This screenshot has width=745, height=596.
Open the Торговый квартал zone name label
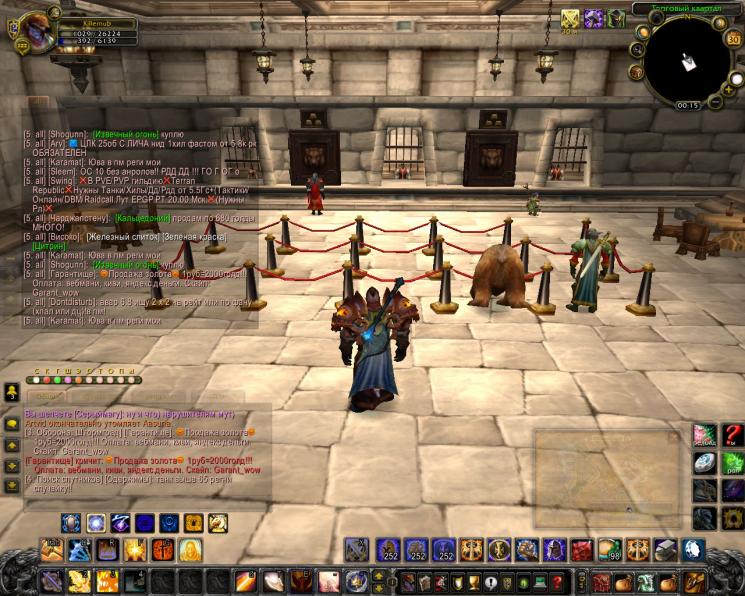pos(684,8)
